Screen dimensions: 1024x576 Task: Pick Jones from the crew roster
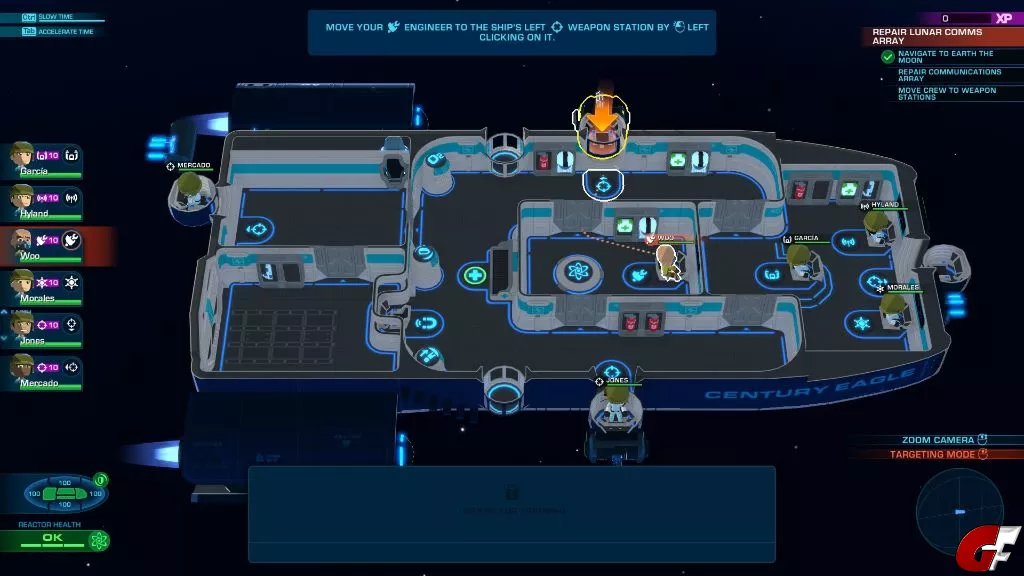pyautogui.click(x=22, y=326)
